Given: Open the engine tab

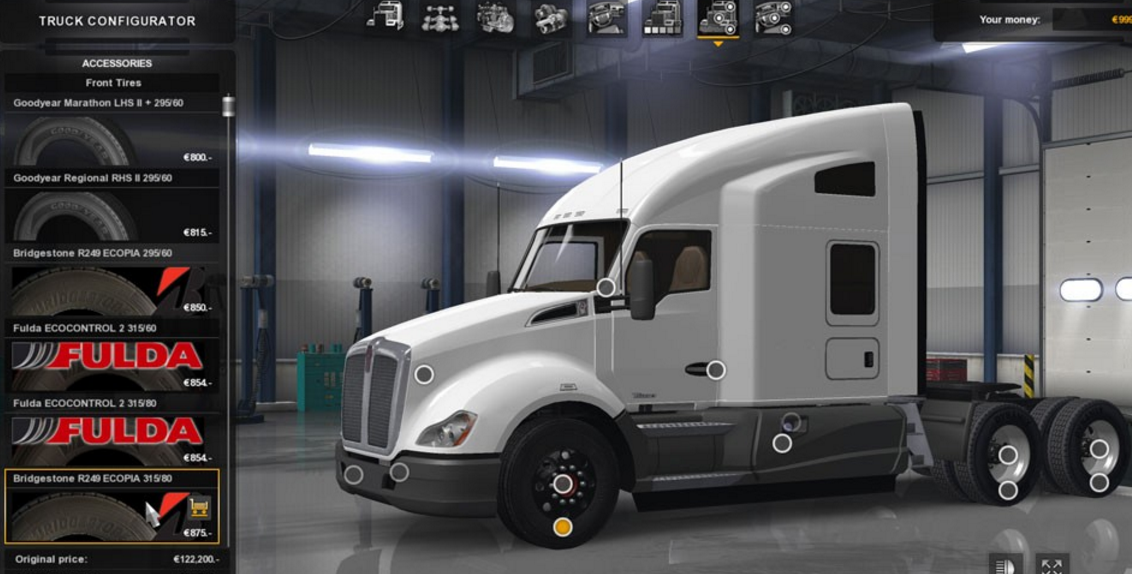Looking at the screenshot, I should click(496, 17).
